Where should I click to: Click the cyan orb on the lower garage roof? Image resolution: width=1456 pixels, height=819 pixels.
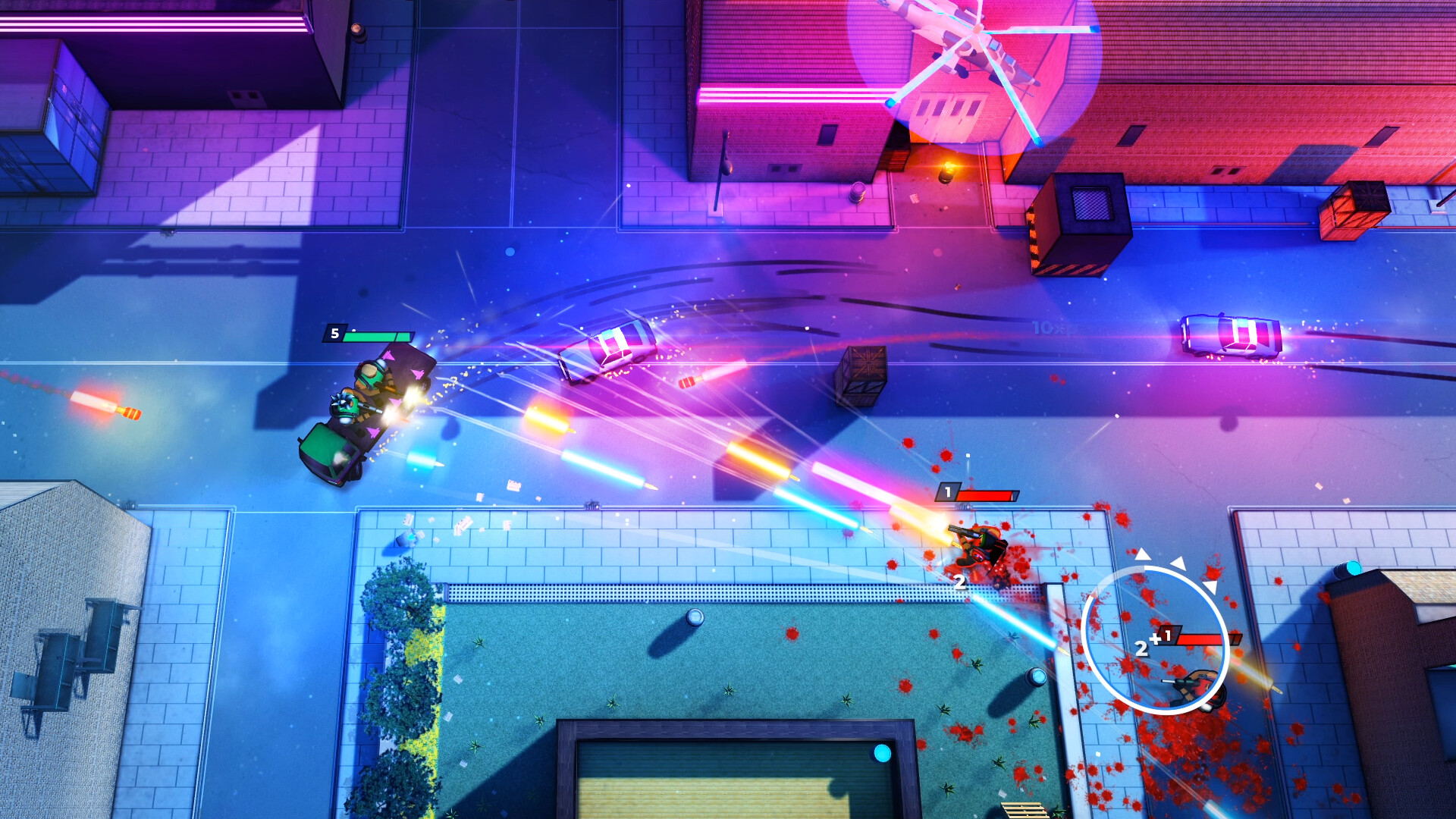882,753
